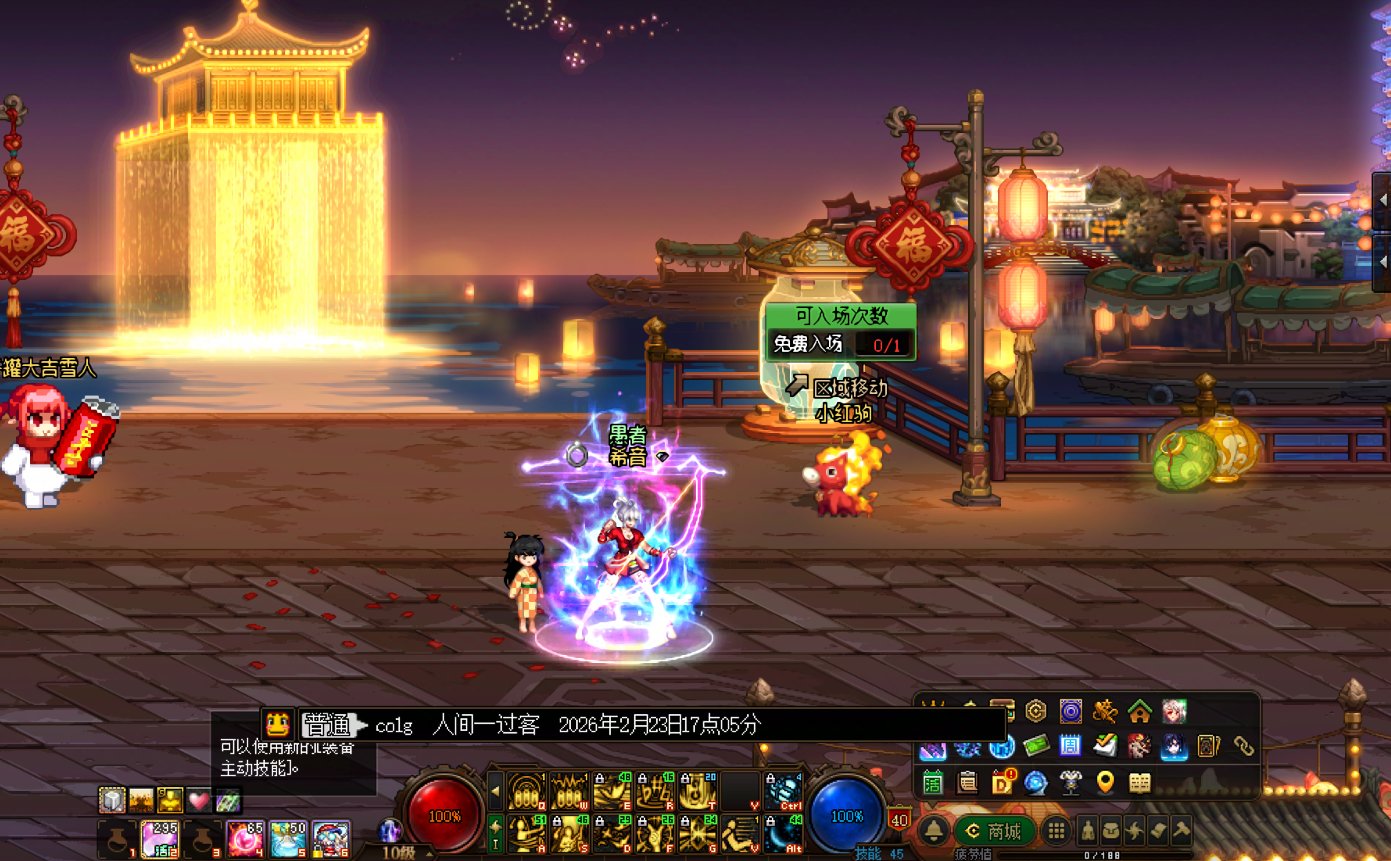Select the yellow map pin icon
Viewport: 1391px width, 861px height.
[1105, 782]
